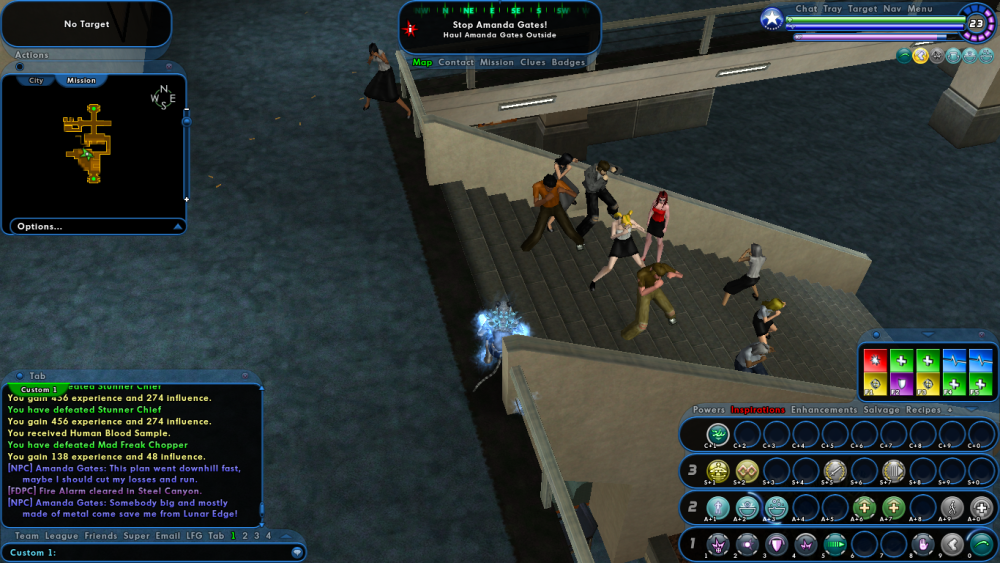Select the Custom 1 chat tab

click(40, 389)
